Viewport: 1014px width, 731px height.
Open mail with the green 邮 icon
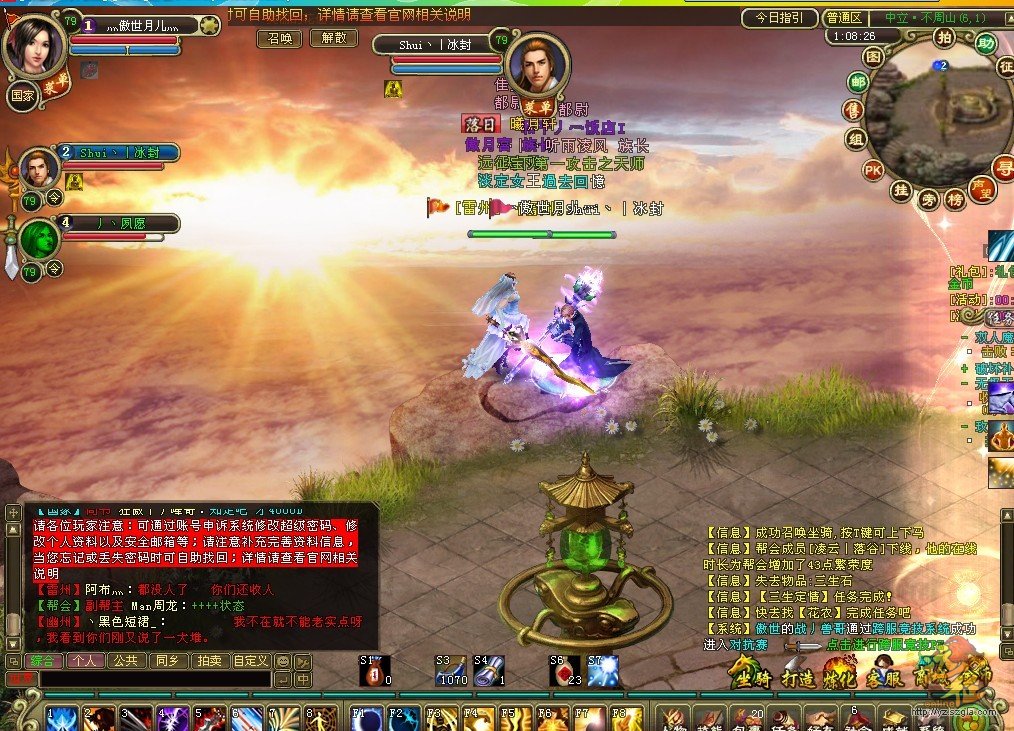click(858, 82)
